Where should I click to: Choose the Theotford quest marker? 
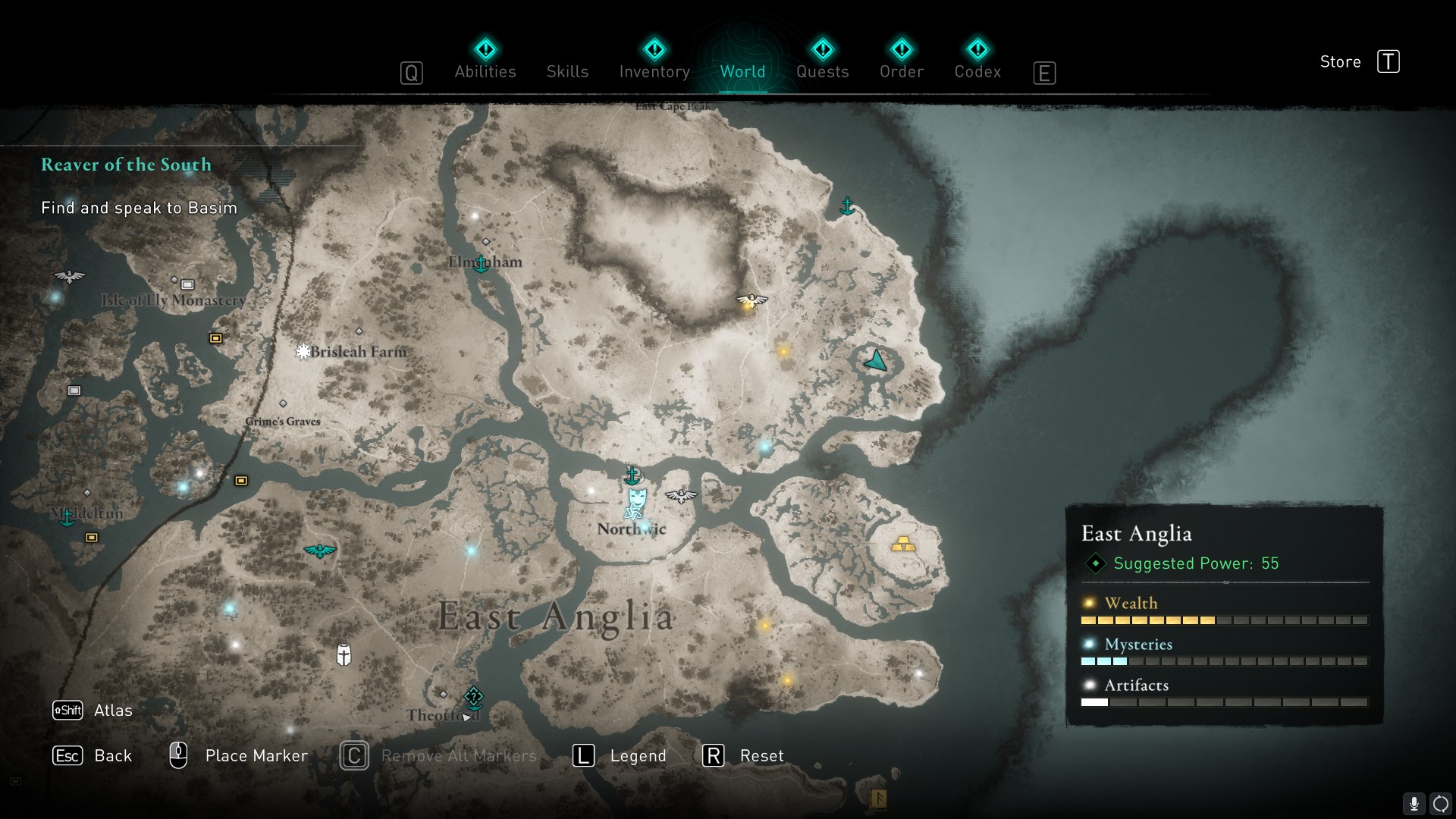474,697
